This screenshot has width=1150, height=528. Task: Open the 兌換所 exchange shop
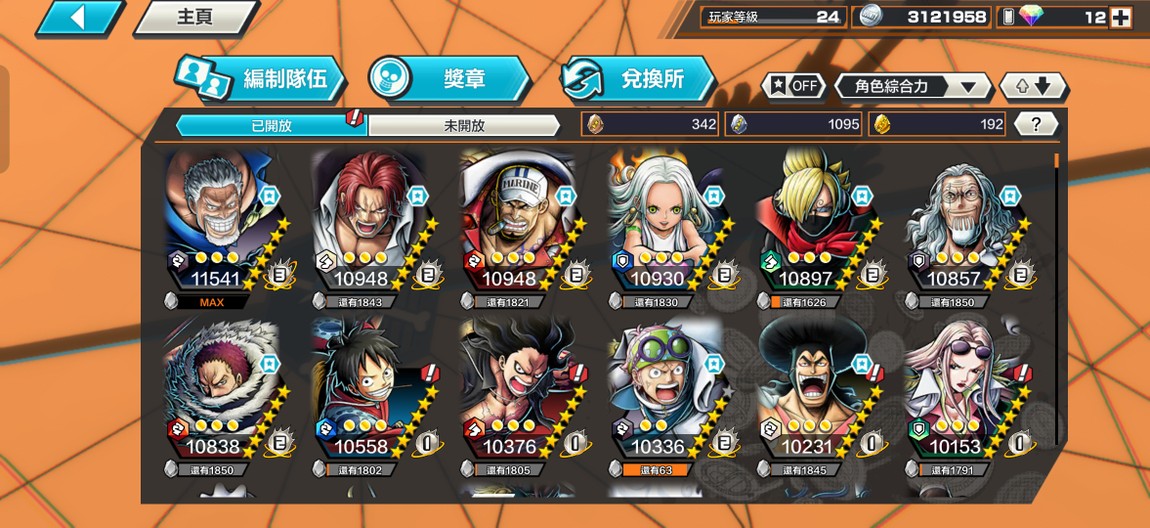pos(638,79)
